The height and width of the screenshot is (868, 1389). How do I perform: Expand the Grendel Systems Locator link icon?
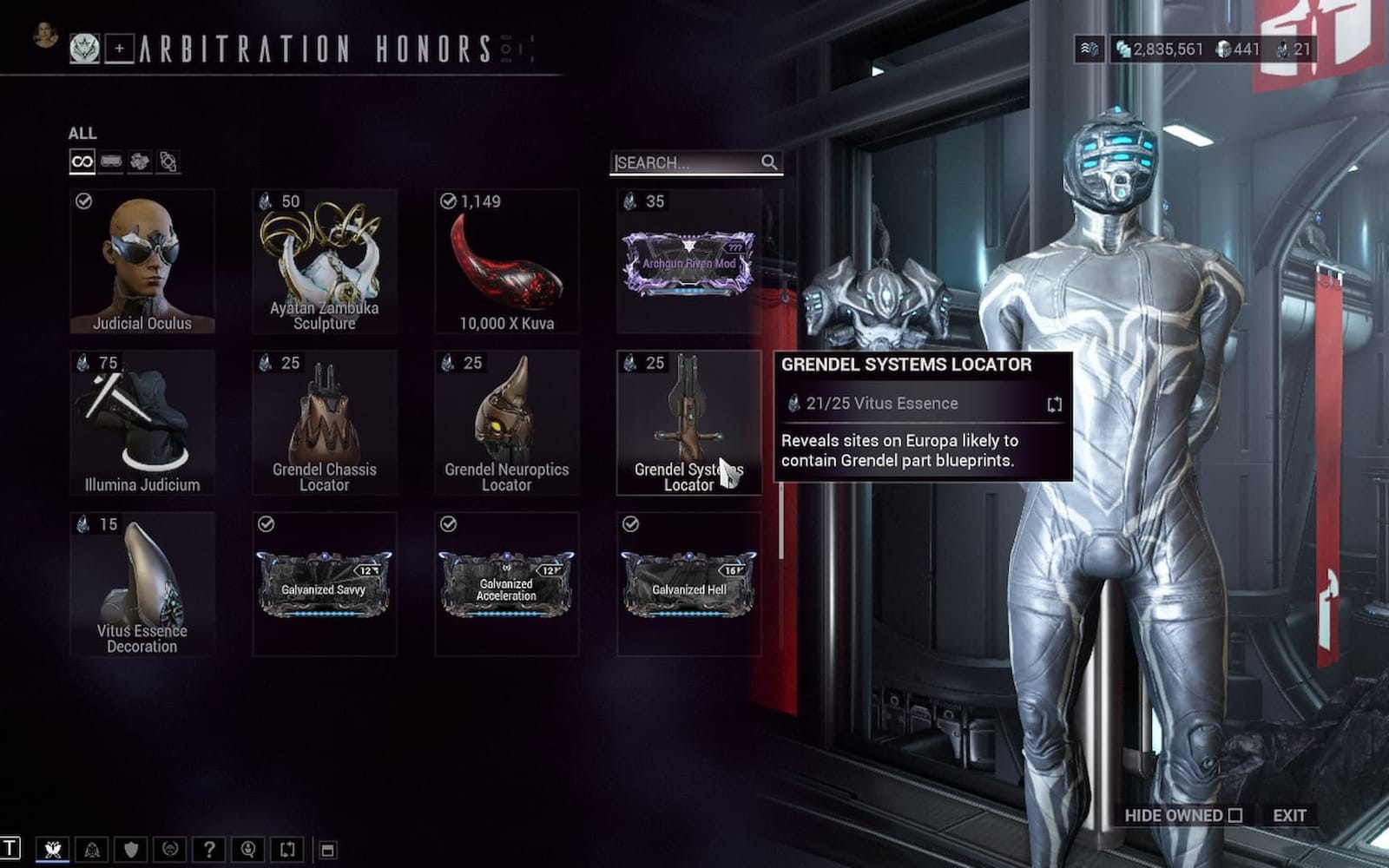point(1053,403)
